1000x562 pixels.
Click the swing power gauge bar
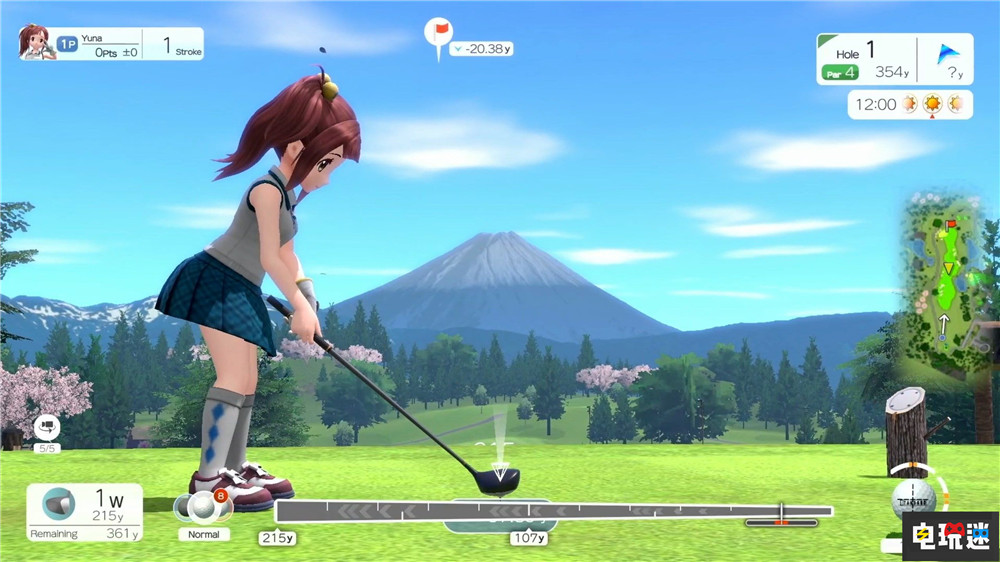click(553, 512)
